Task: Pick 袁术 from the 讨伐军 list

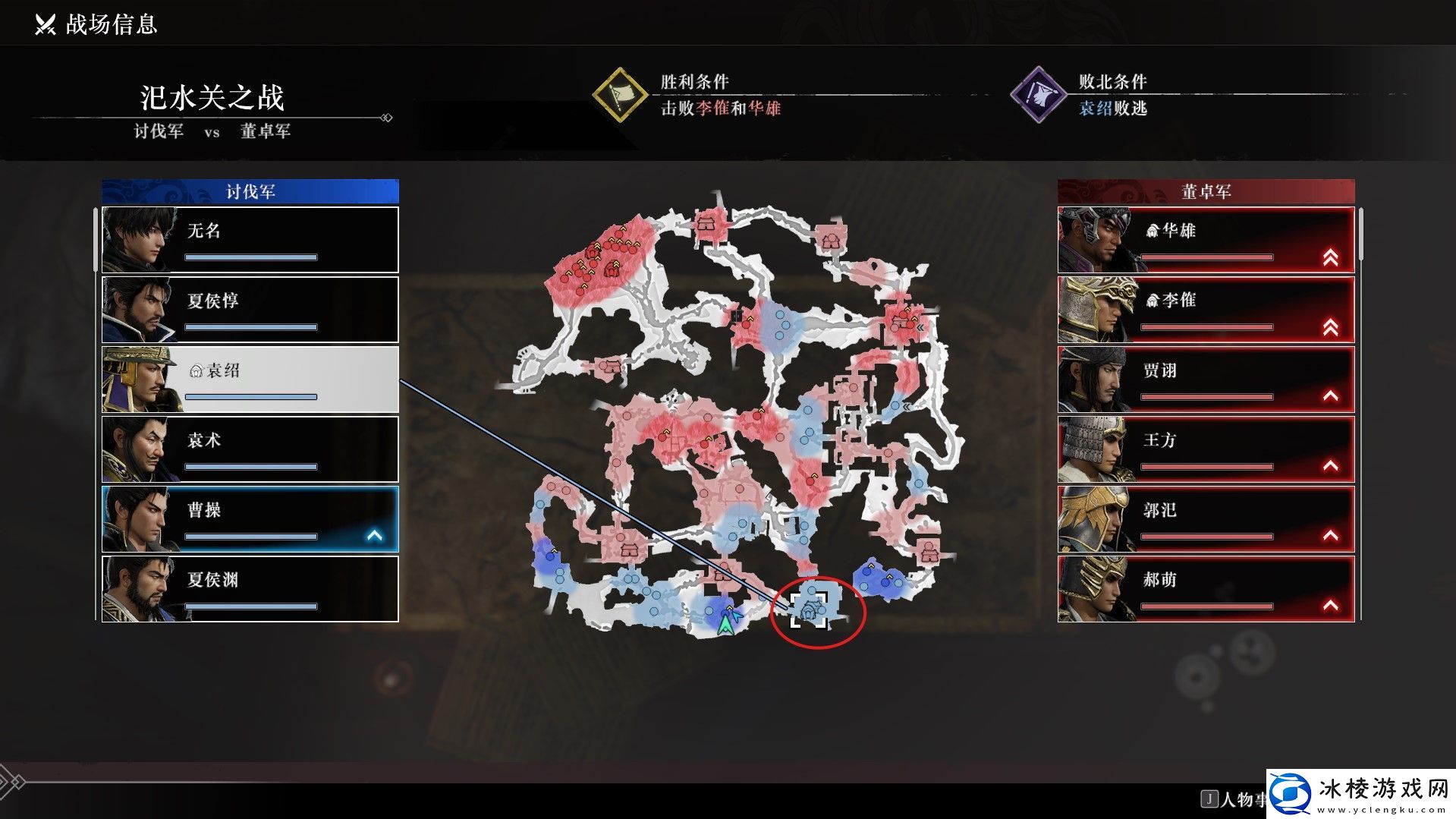Action: (x=250, y=449)
